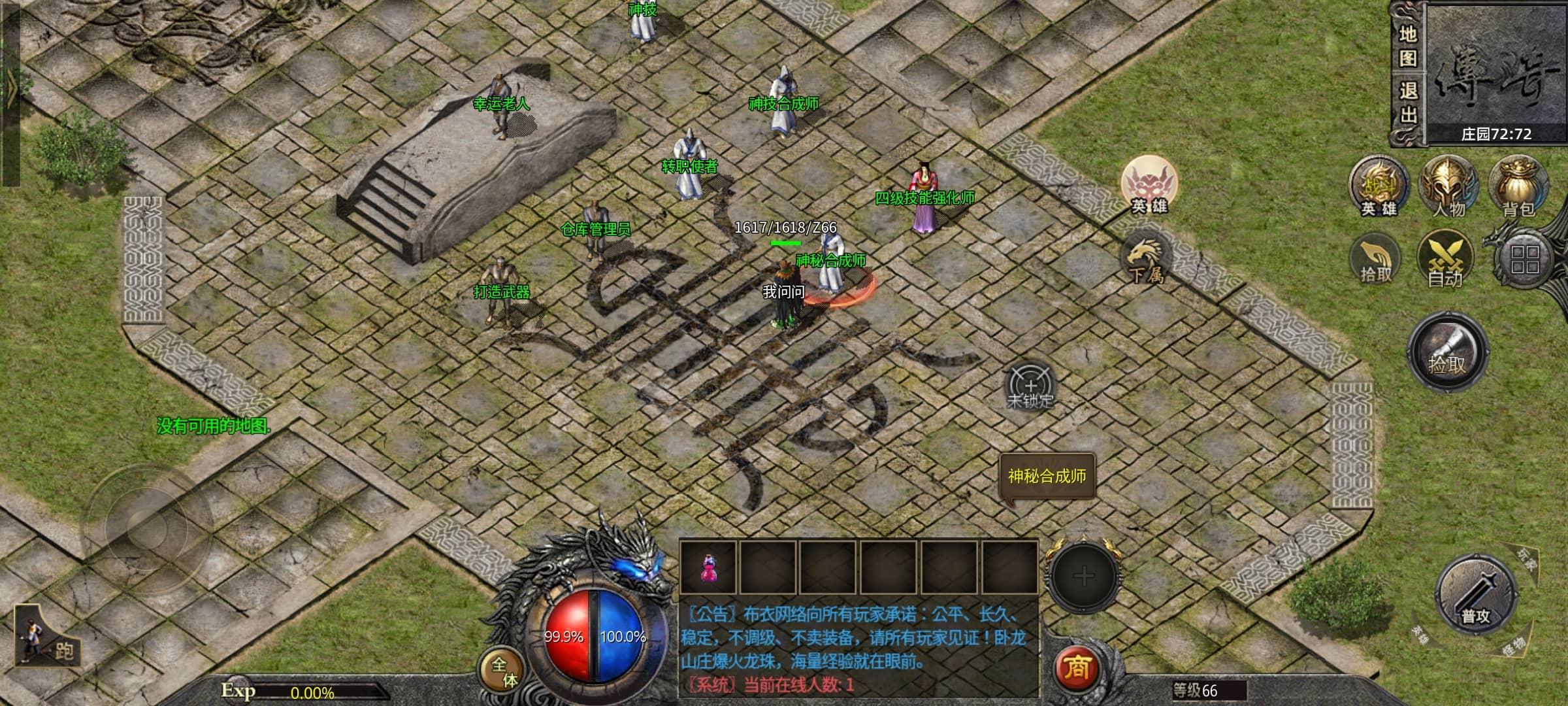Open the 人物 character helmet icon
The height and width of the screenshot is (706, 1568).
1448,186
